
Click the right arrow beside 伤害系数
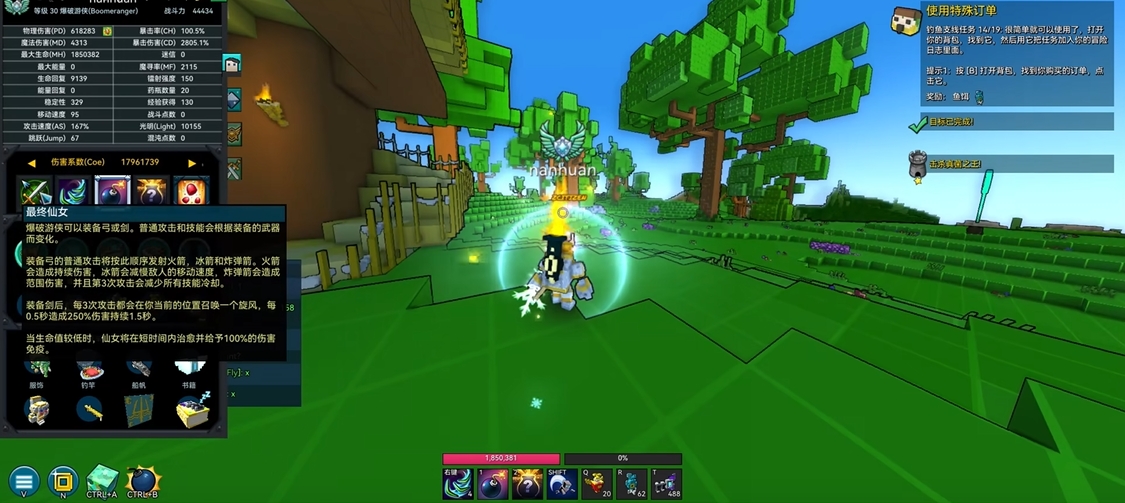click(192, 162)
